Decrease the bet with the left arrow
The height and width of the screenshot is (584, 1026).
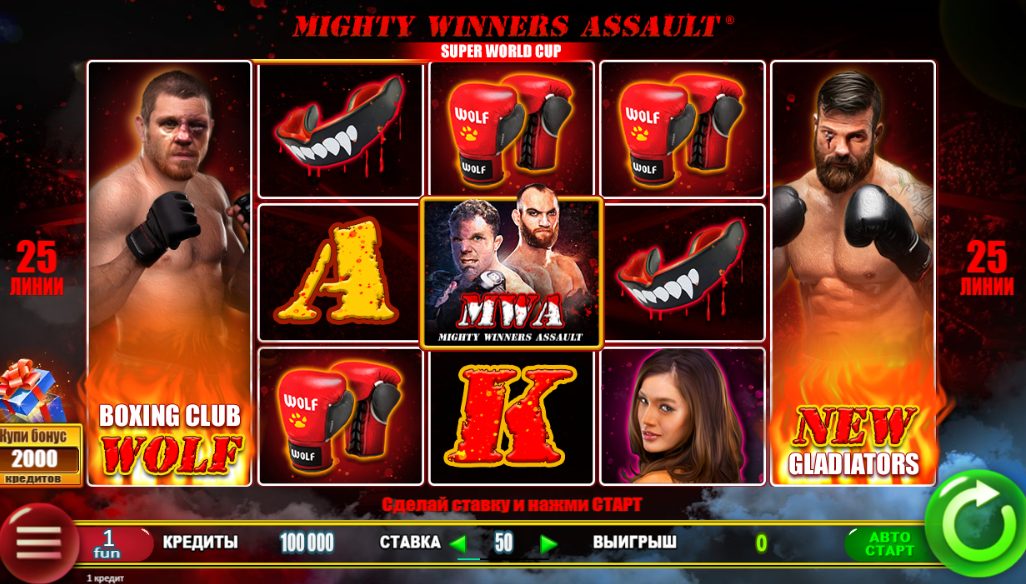pos(459,544)
